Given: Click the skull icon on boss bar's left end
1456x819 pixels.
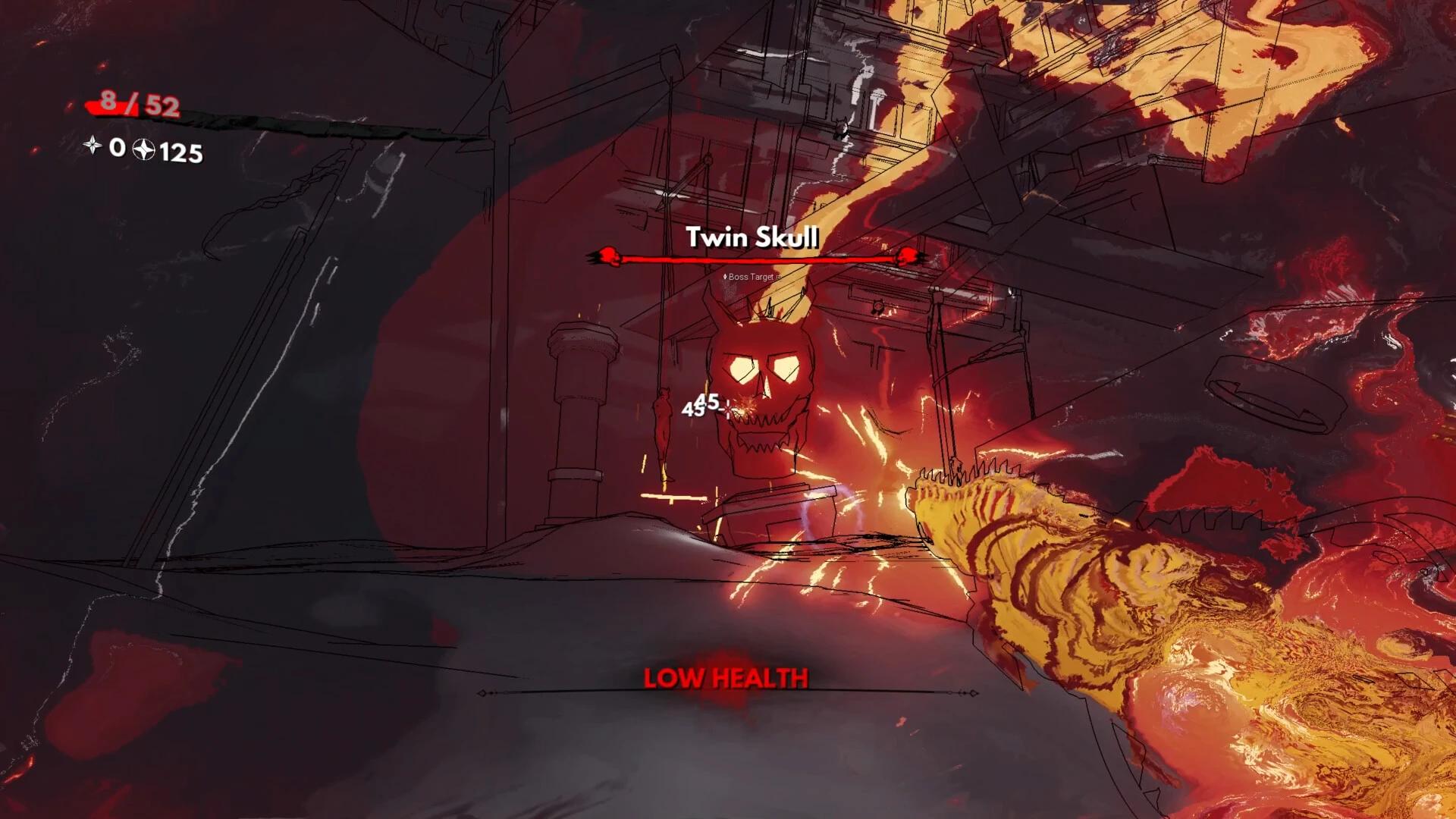Looking at the screenshot, I should (x=607, y=256).
